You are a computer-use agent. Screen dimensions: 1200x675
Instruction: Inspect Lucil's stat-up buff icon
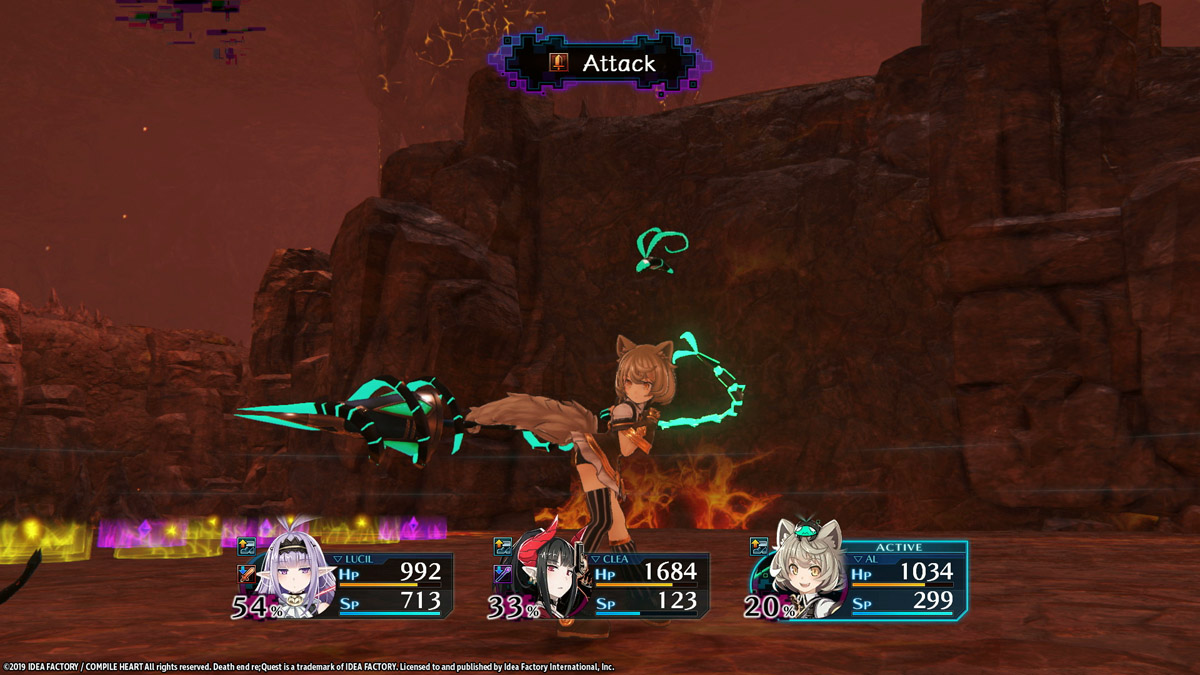[246, 547]
